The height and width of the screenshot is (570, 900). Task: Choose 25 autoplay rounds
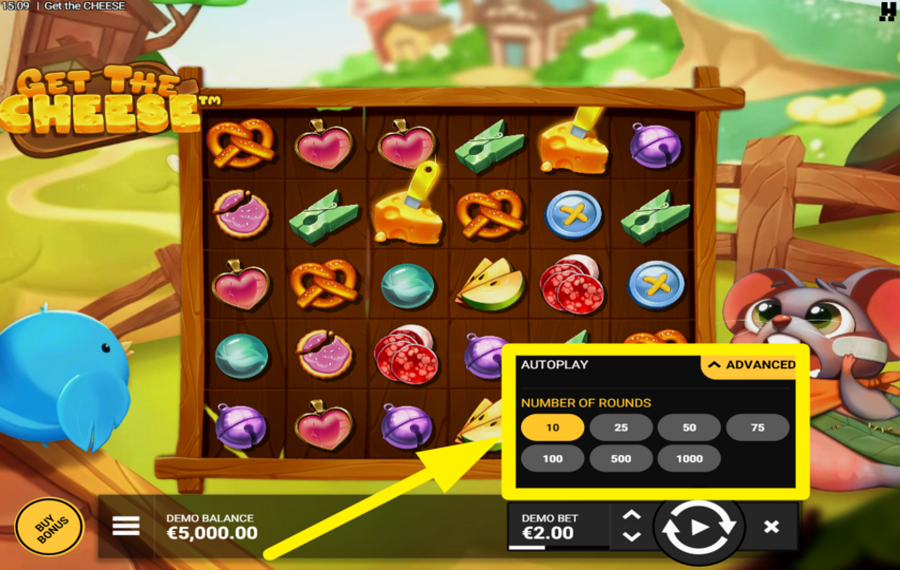click(620, 428)
